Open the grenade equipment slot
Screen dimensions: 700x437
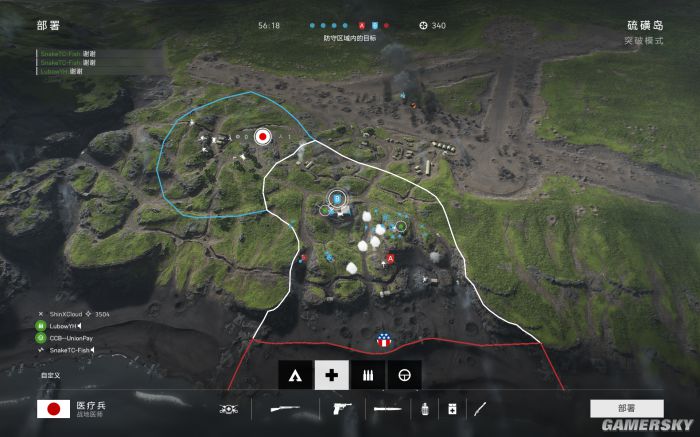426,408
